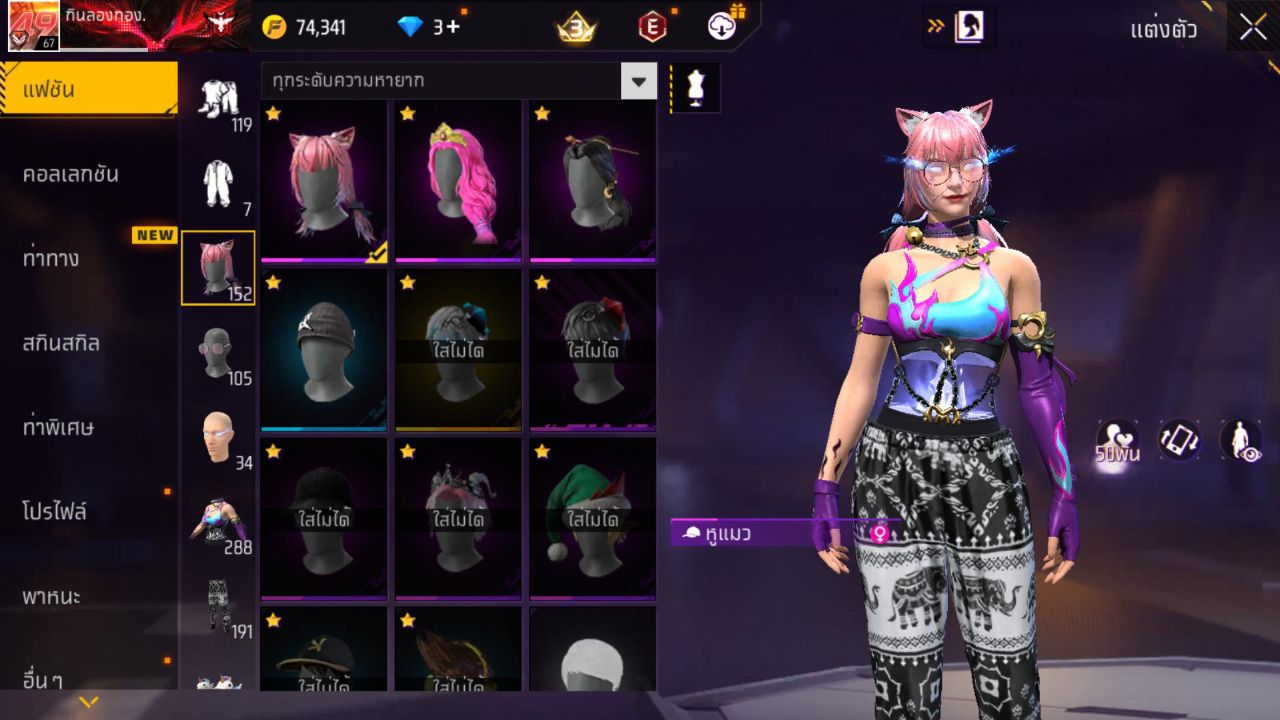The image size is (1280, 720).
Task: Select the pink cat-ear hair item
Action: pyautogui.click(x=323, y=181)
